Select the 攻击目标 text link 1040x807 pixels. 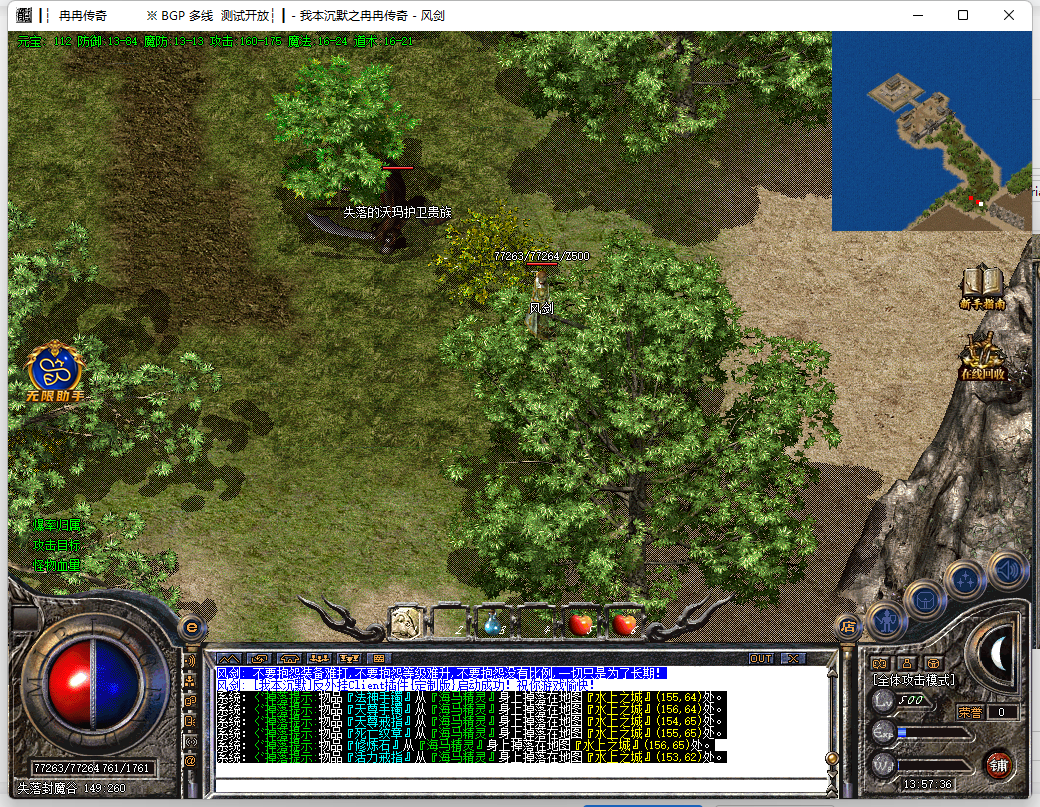56,545
